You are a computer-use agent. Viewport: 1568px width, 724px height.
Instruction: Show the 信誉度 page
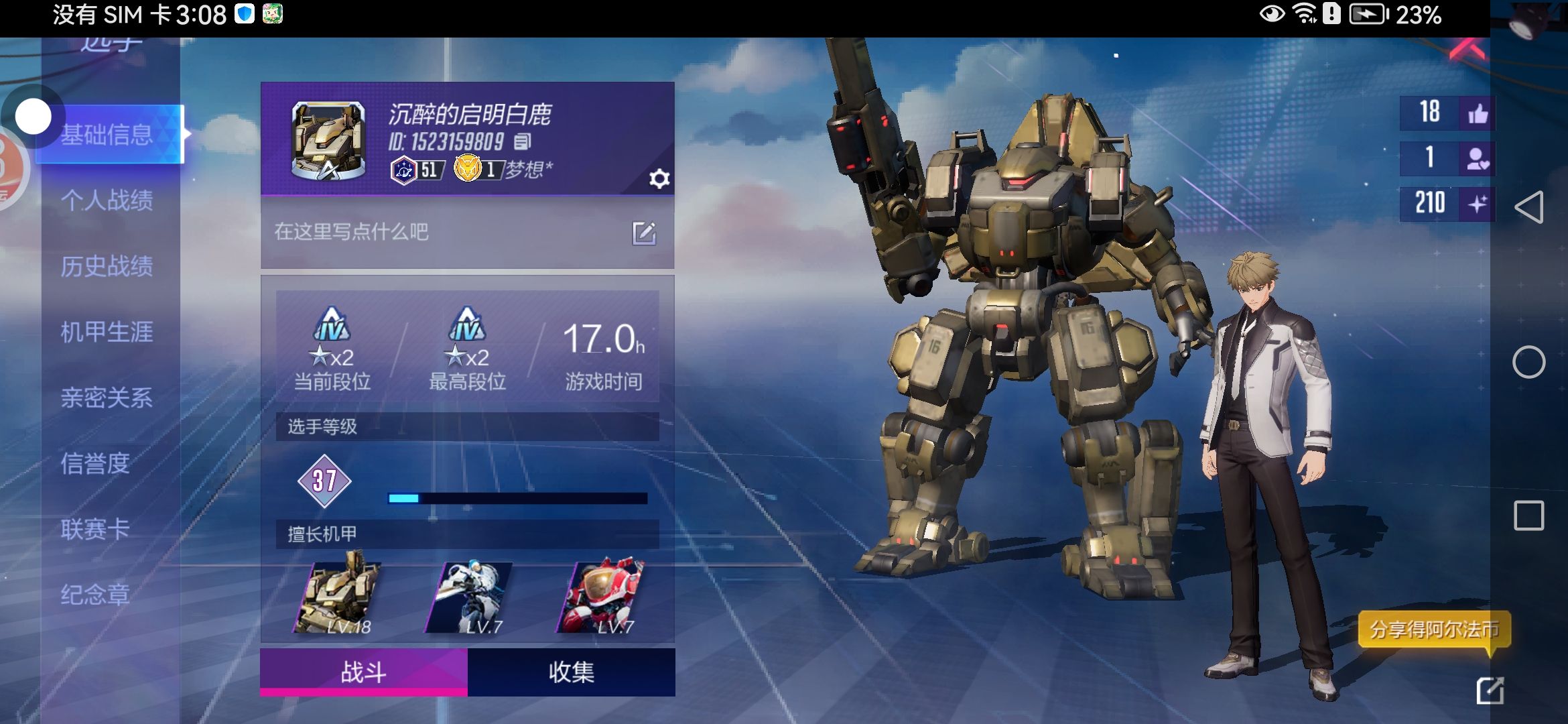[95, 463]
